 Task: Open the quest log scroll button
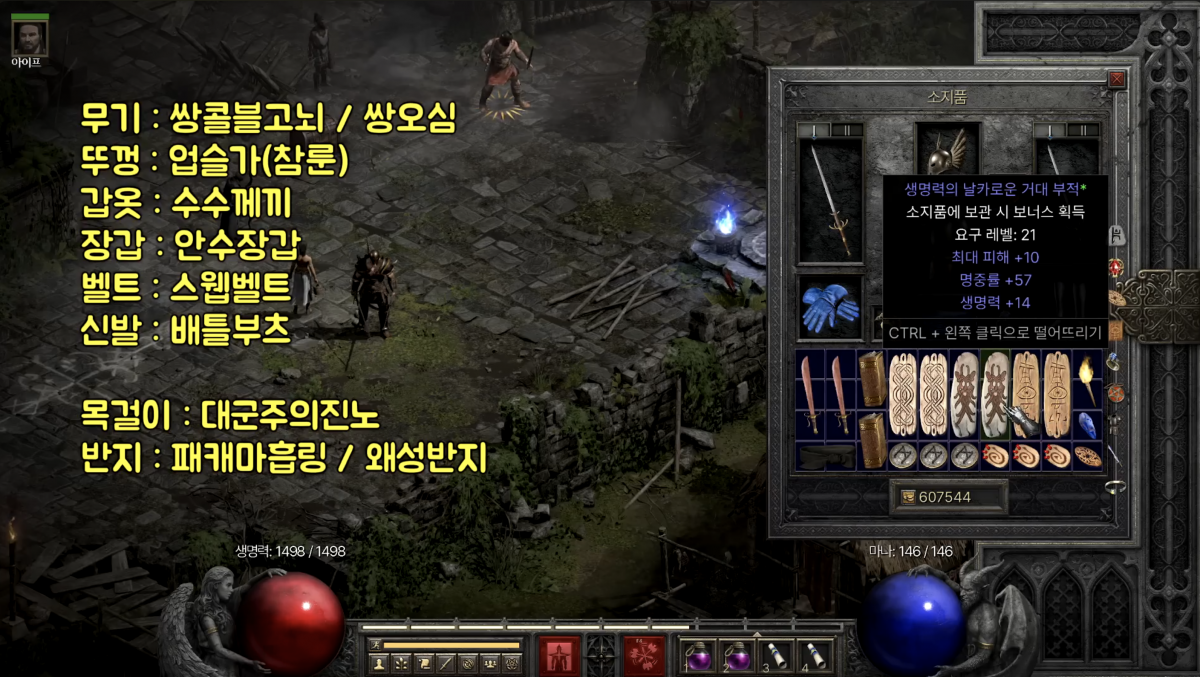click(424, 662)
